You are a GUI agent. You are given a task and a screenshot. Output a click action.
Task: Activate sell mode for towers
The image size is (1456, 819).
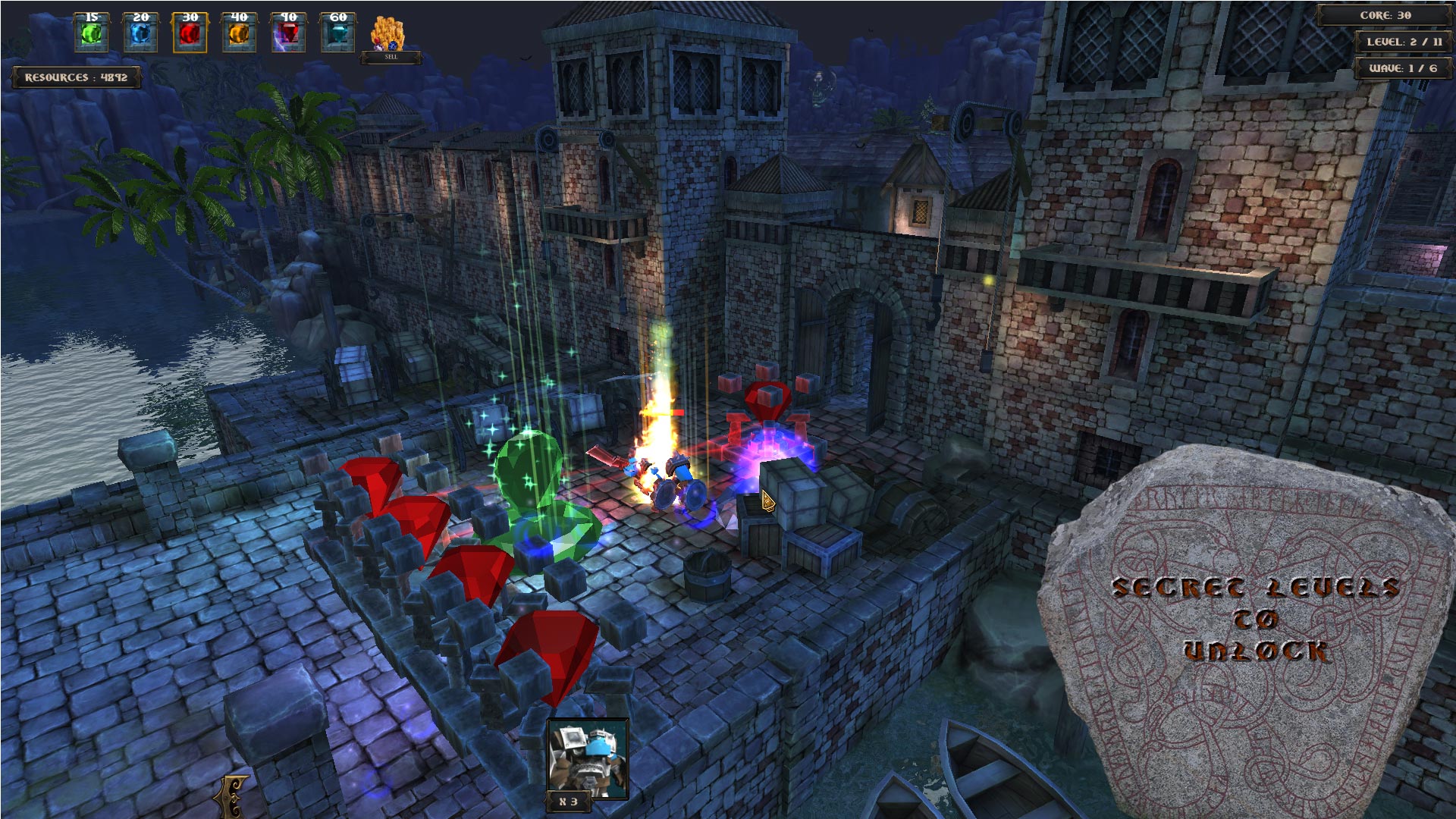[x=389, y=55]
